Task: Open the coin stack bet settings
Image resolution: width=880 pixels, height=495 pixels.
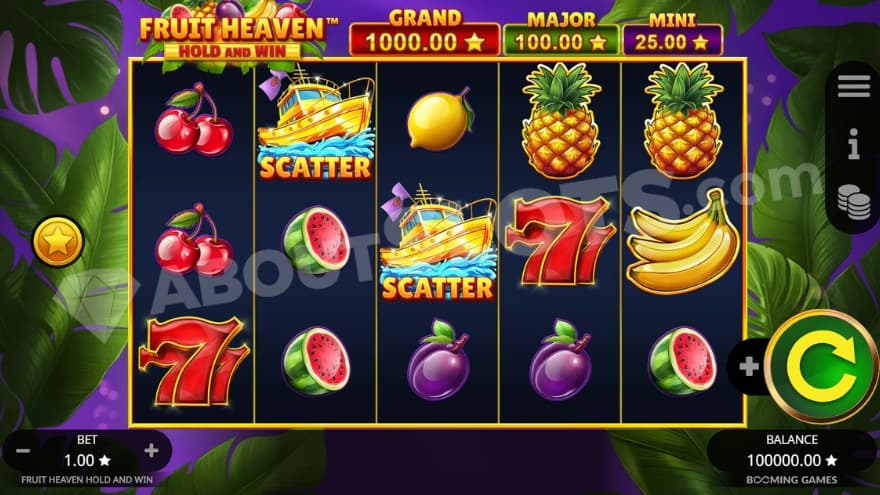Action: (854, 201)
